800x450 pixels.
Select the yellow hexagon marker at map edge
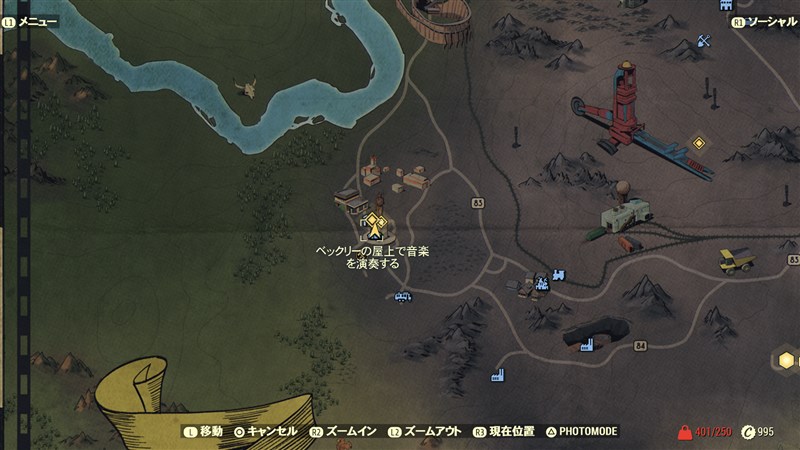[787, 360]
